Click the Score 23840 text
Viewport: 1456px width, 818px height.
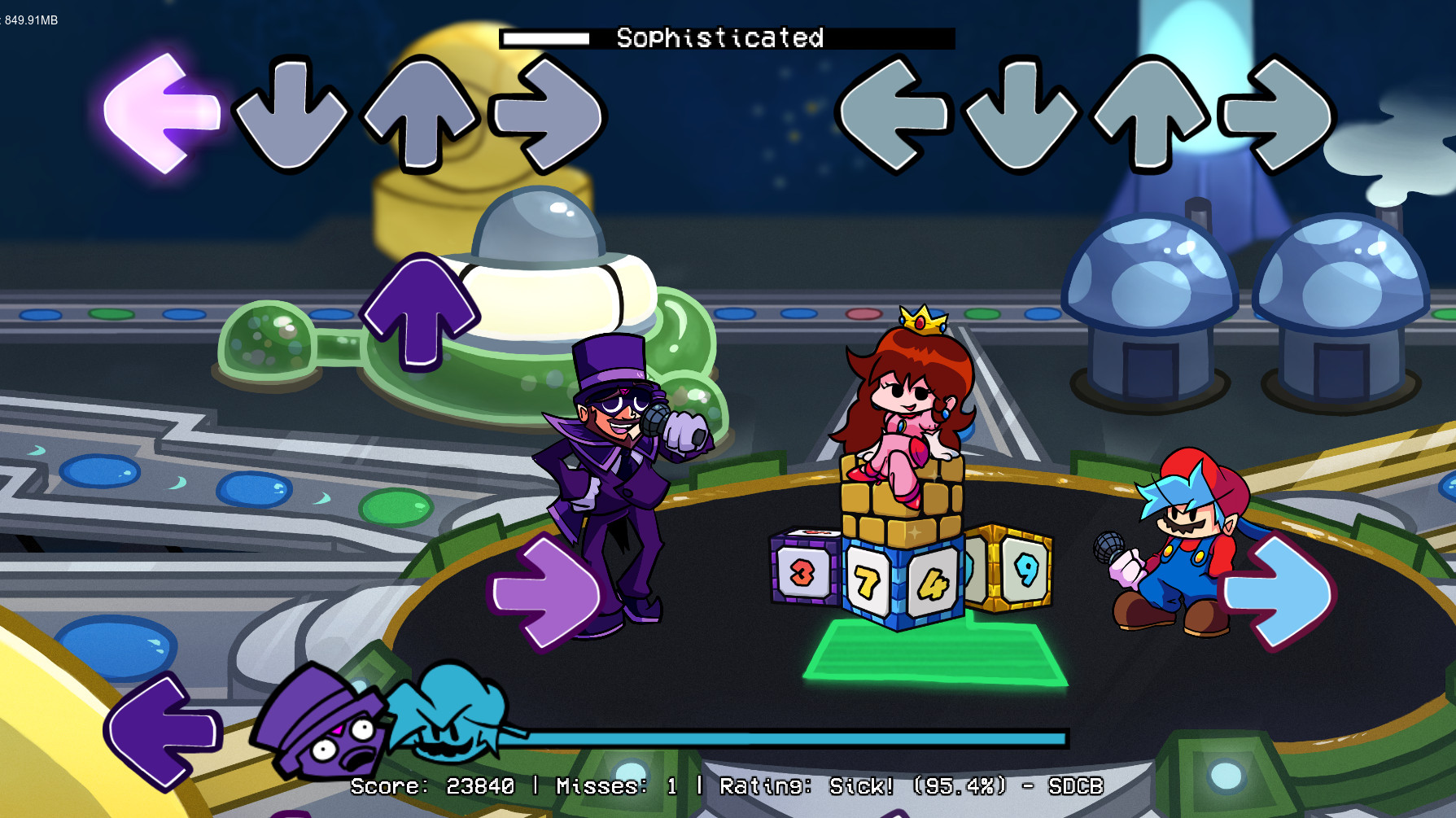click(431, 786)
